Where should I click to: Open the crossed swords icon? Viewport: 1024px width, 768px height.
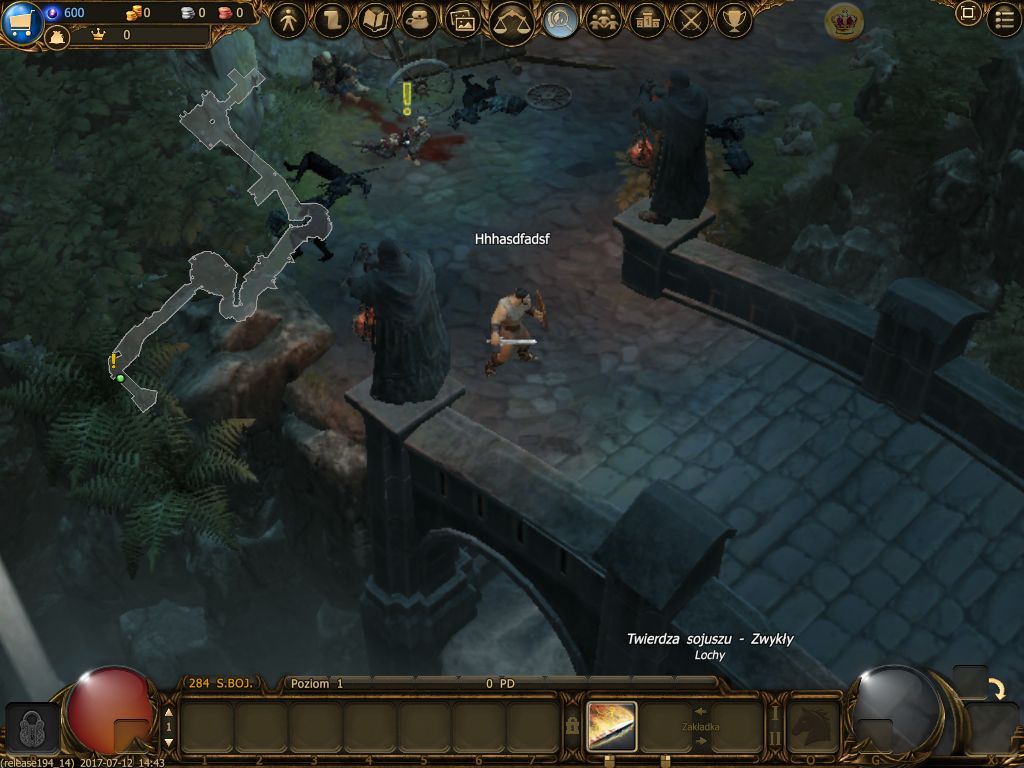(690, 20)
